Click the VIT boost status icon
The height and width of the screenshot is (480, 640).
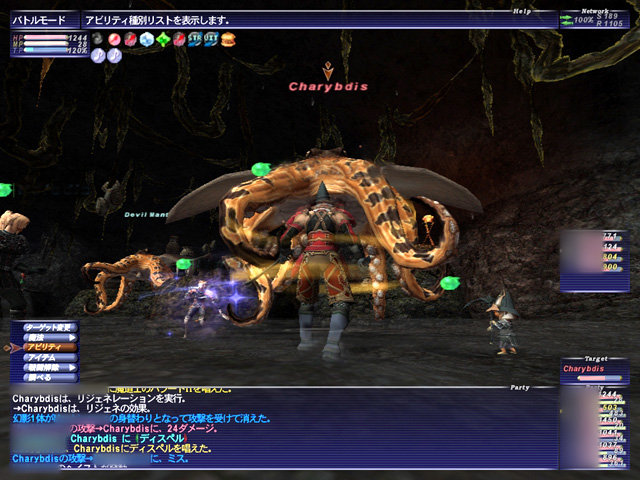tap(211, 39)
